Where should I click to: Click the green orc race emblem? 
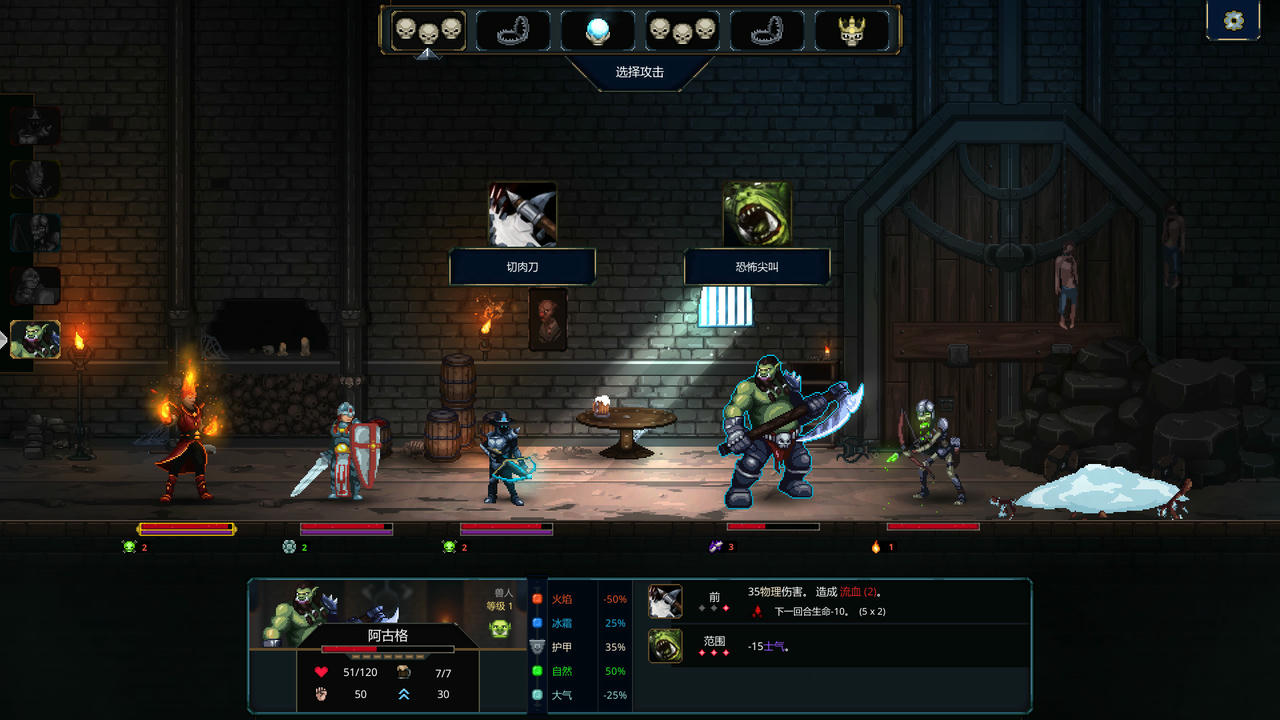tap(500, 628)
